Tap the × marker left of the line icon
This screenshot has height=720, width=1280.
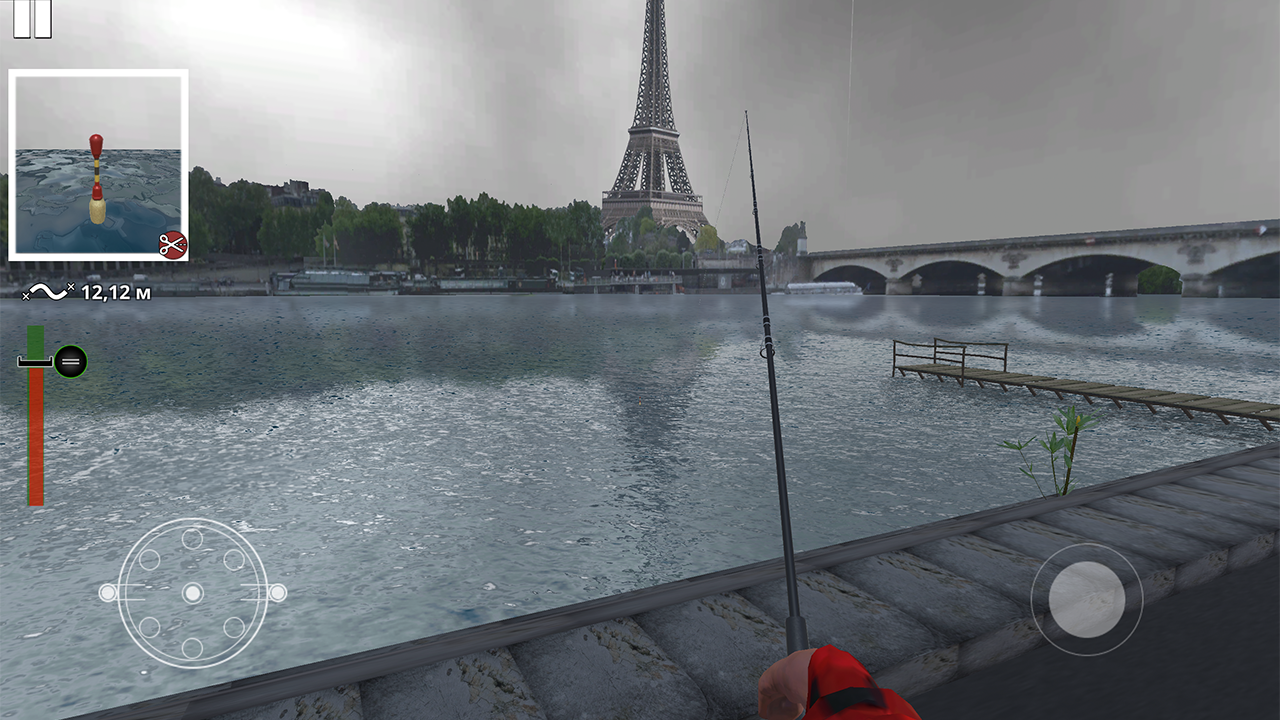pyautogui.click(x=26, y=295)
